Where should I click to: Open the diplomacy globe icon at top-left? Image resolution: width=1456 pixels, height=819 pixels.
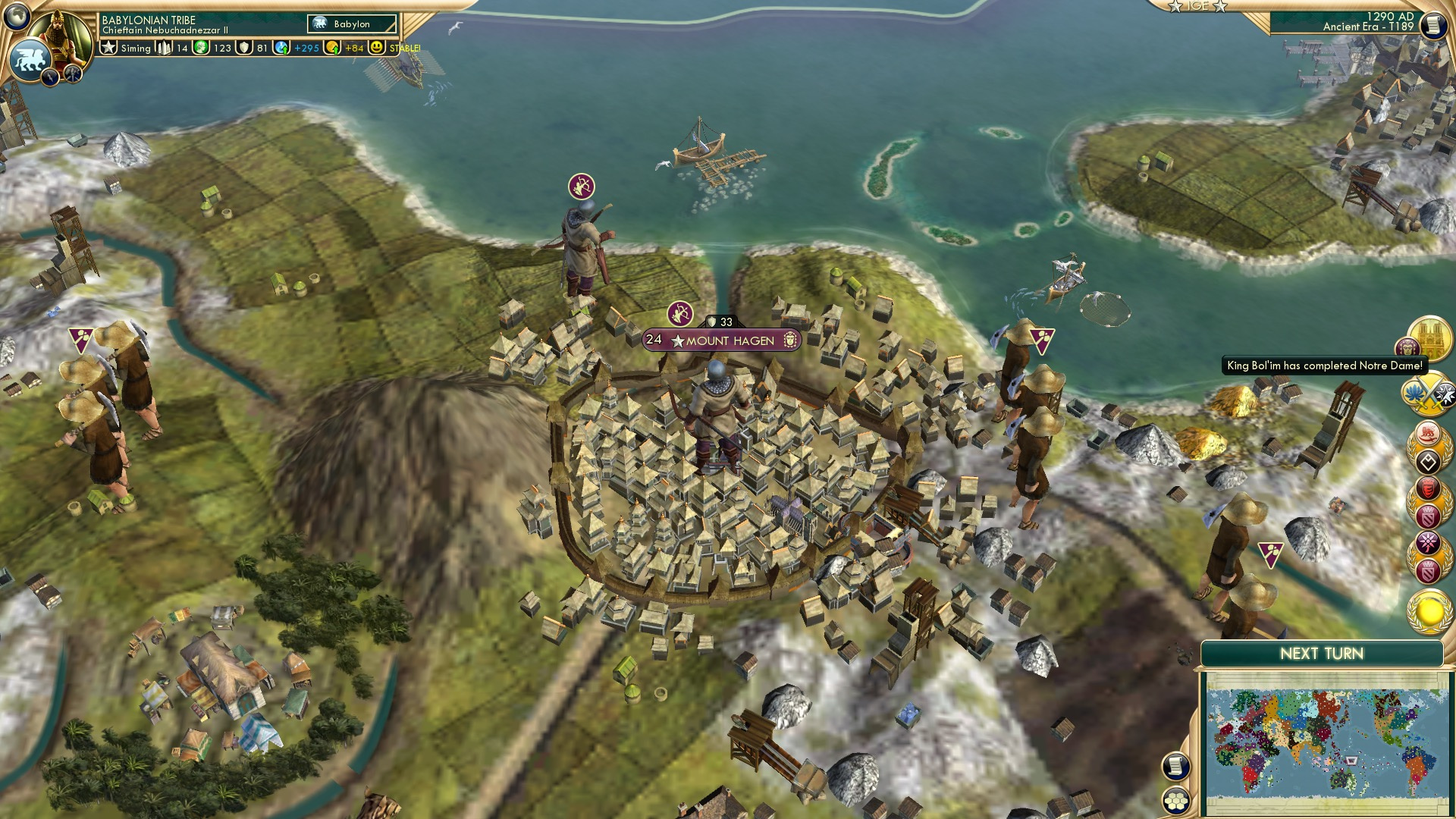click(x=18, y=17)
